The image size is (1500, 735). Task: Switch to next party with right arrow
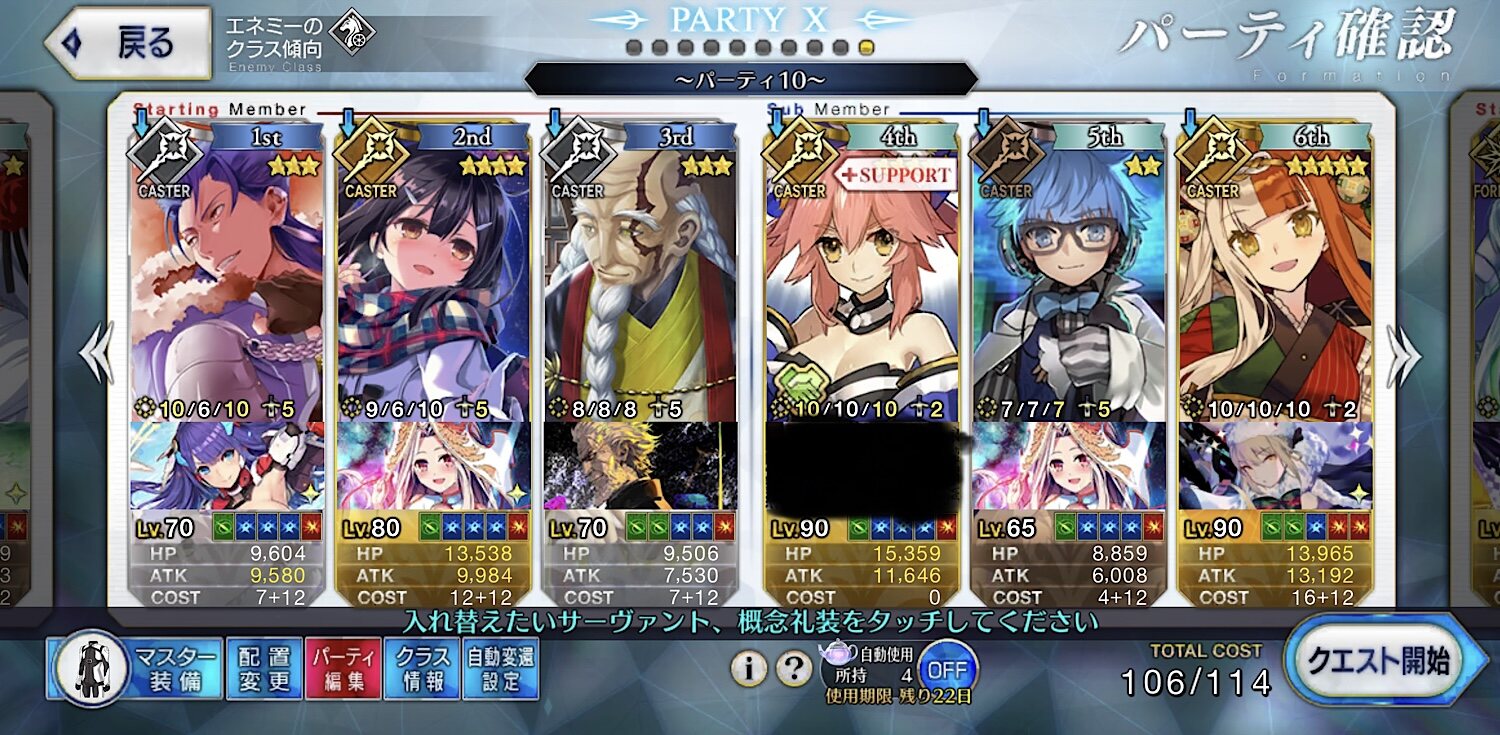1404,357
